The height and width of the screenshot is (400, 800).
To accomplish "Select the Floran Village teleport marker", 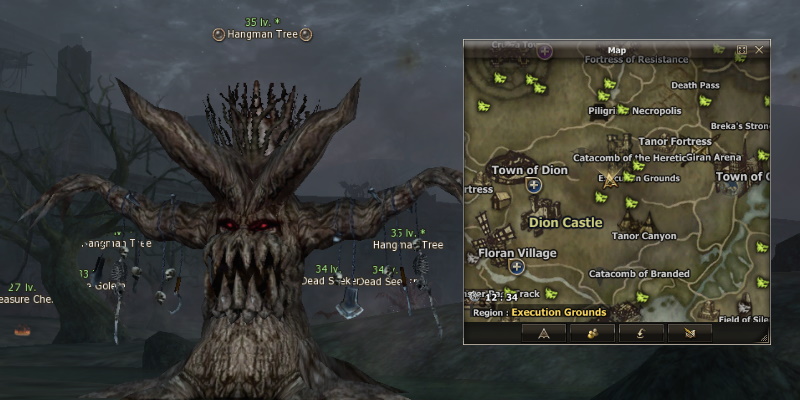I will (x=516, y=267).
